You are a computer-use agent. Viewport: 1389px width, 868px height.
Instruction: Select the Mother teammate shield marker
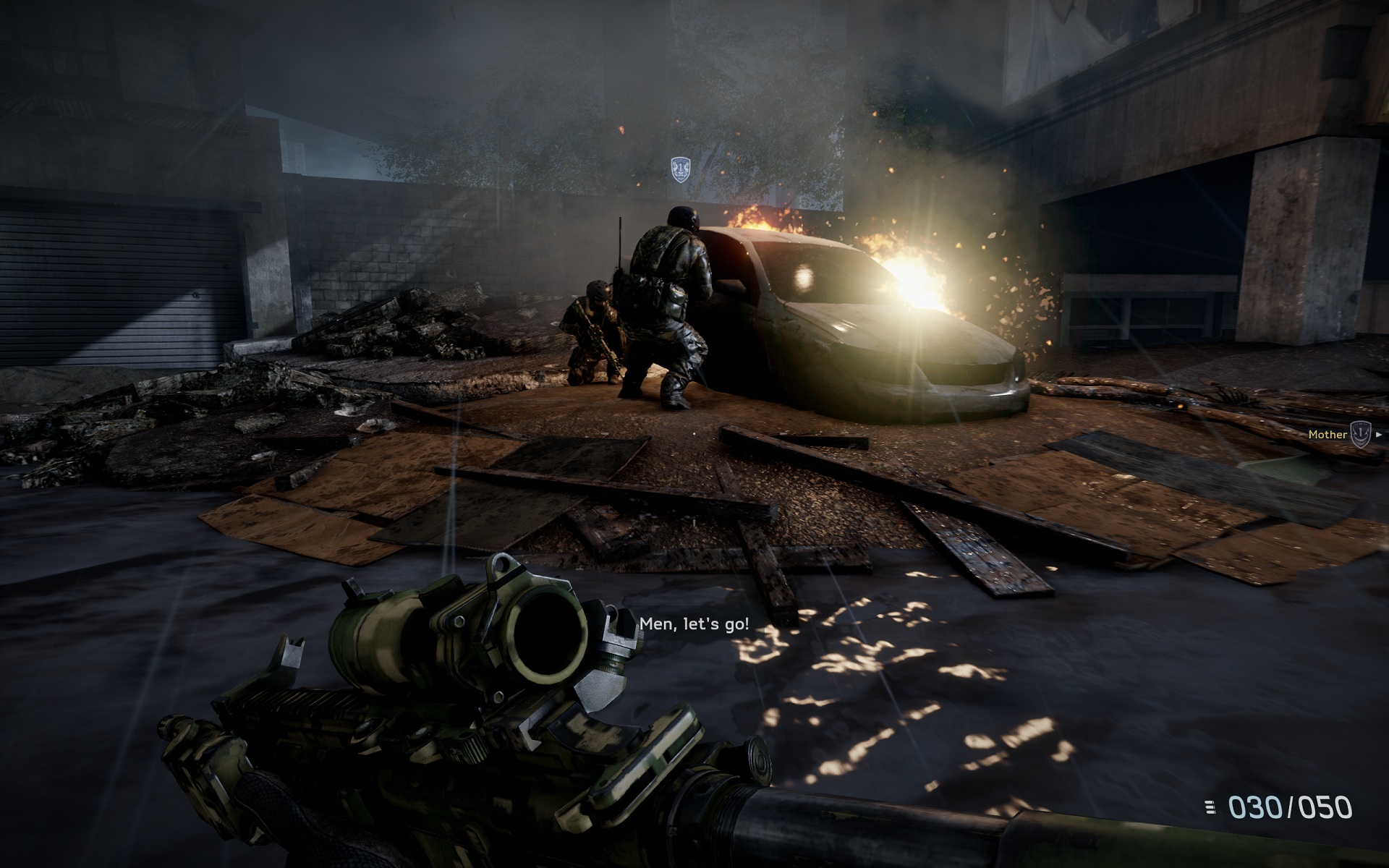pos(1361,434)
